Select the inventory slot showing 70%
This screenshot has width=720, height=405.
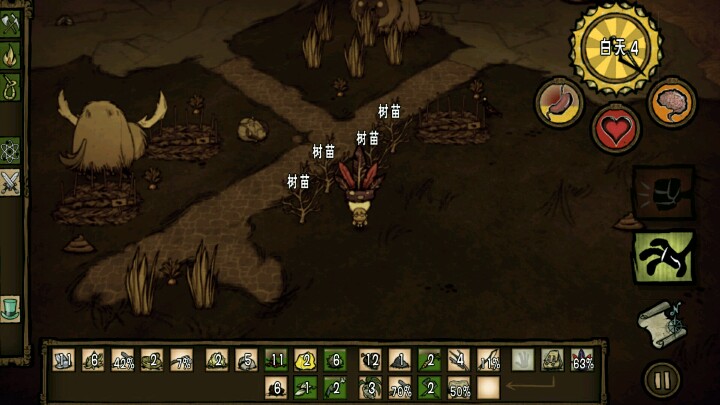400,386
